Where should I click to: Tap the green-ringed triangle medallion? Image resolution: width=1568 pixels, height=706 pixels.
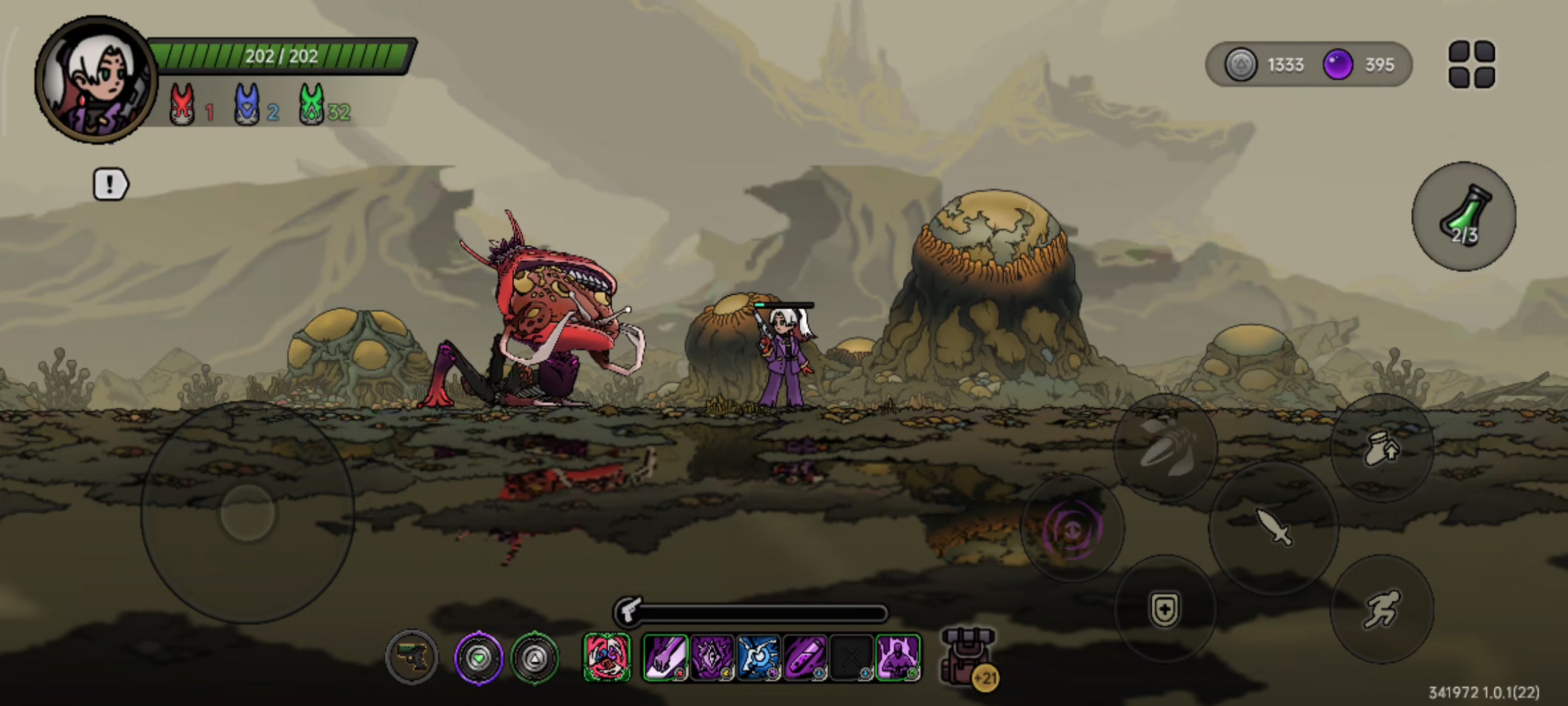point(534,657)
